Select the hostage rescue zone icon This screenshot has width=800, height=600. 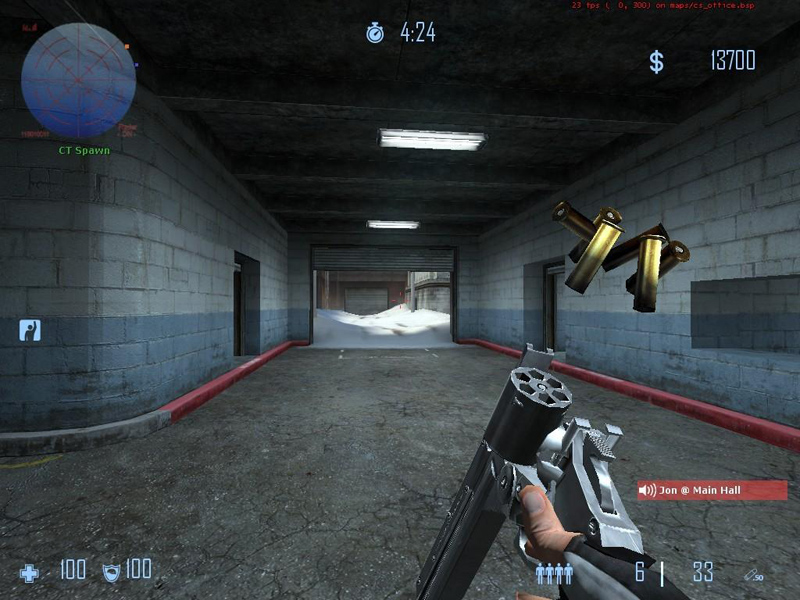30,330
